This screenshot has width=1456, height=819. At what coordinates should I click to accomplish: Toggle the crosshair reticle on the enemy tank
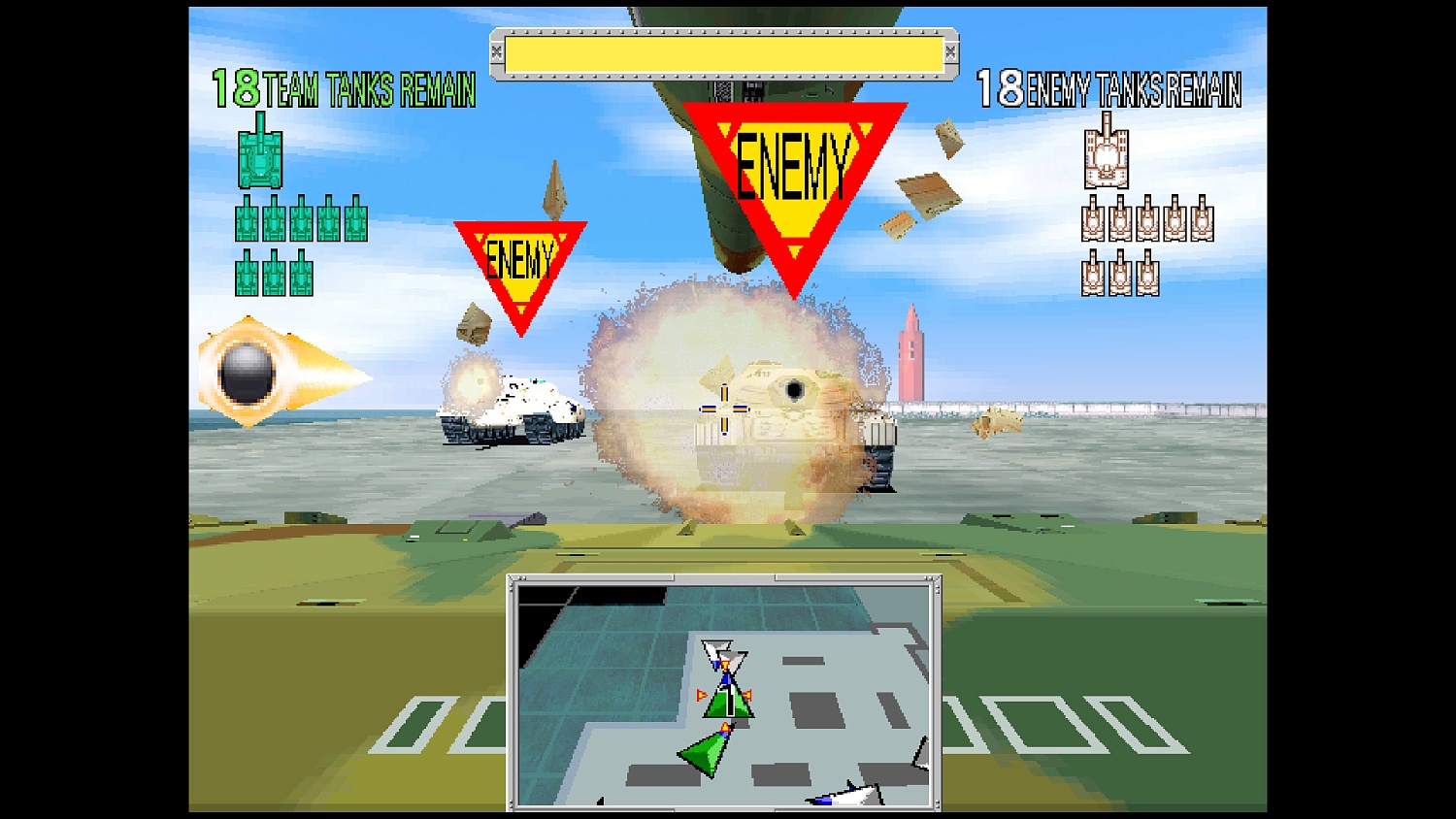tap(723, 411)
